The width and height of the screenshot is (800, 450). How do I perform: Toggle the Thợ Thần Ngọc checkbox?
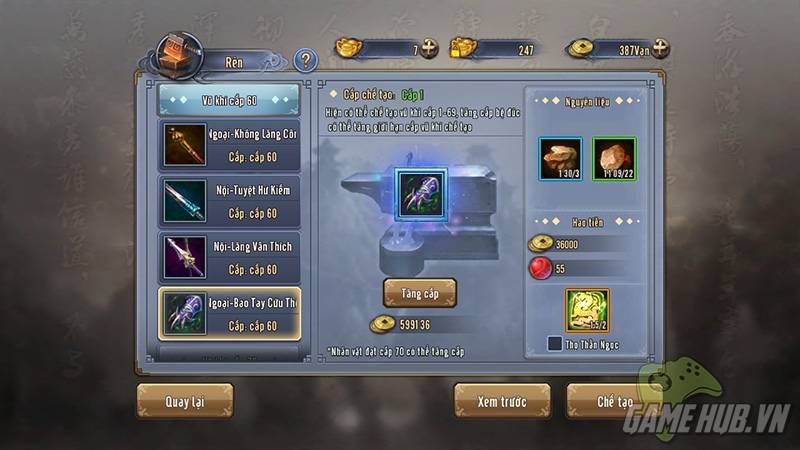click(x=554, y=344)
